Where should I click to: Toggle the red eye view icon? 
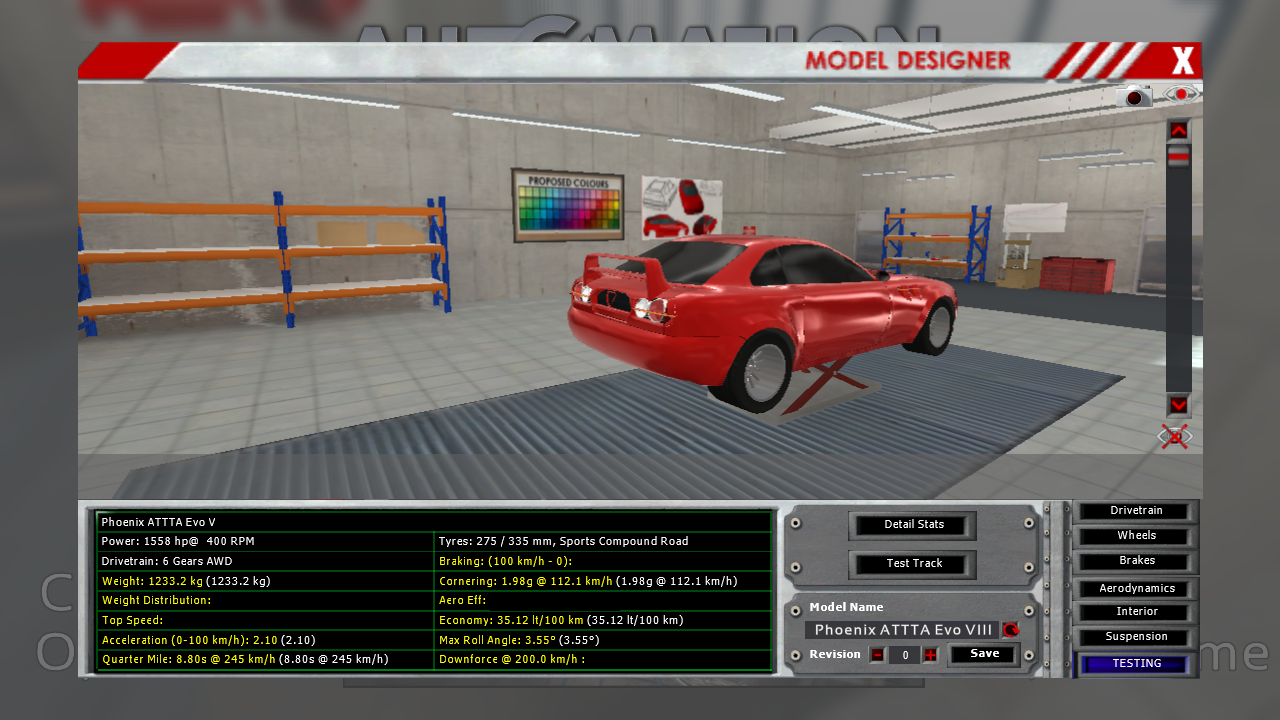coord(1182,94)
